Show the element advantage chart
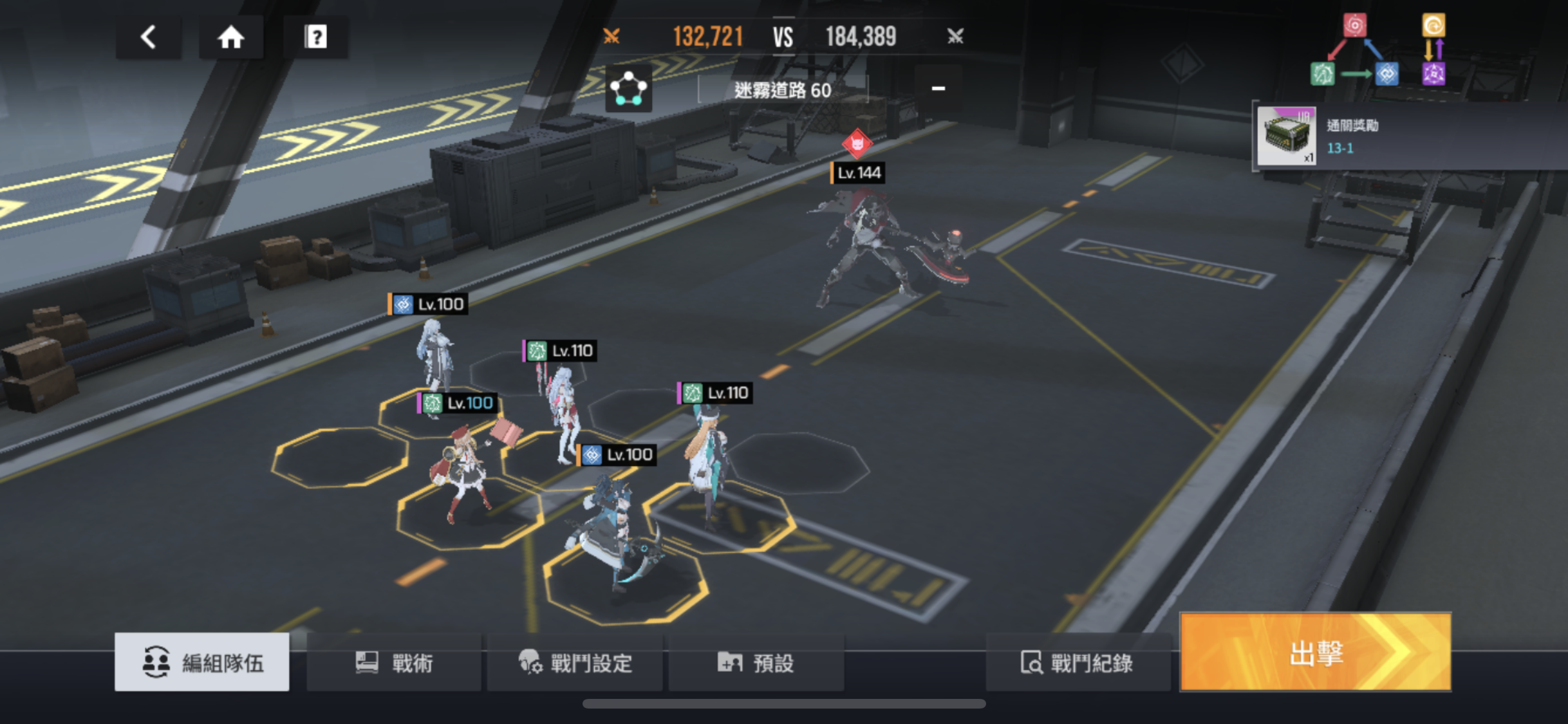The width and height of the screenshot is (1568, 724). coord(1377,51)
